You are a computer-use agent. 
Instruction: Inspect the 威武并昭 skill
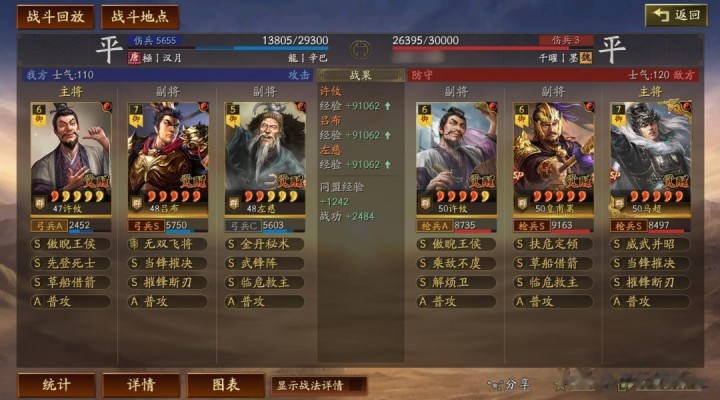pos(650,244)
